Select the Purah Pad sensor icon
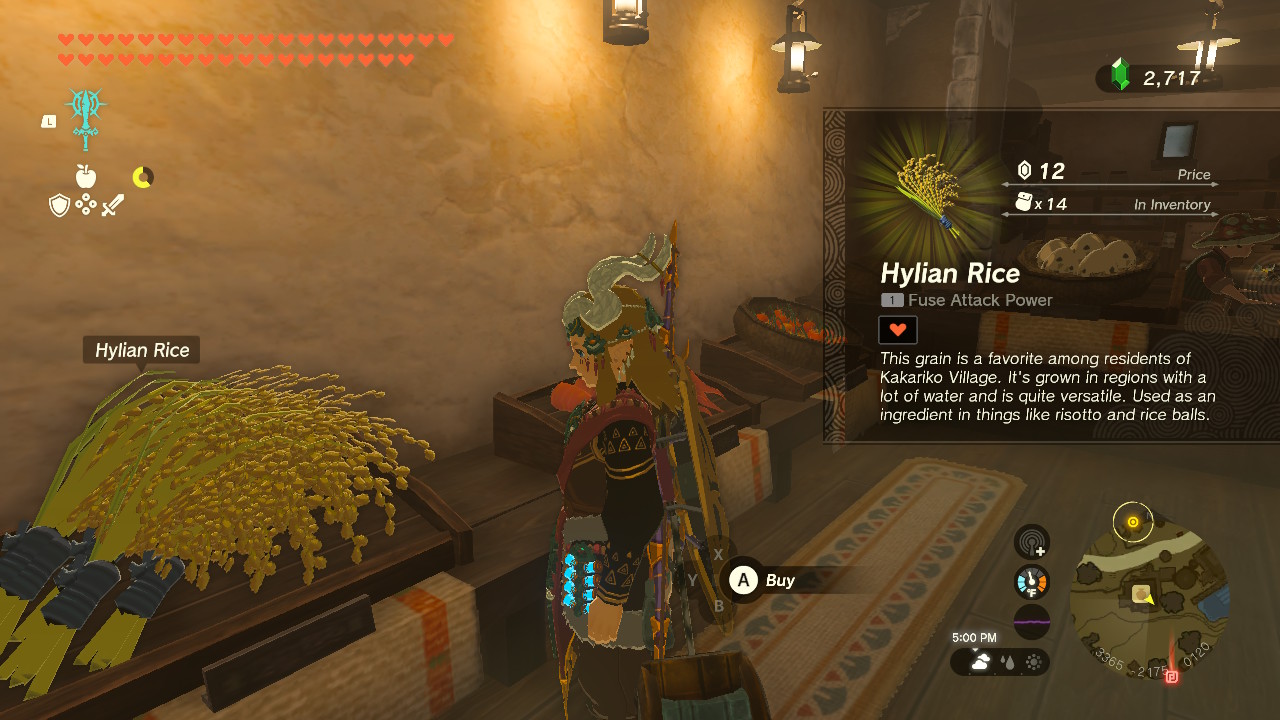1280x720 pixels. 1031,541
